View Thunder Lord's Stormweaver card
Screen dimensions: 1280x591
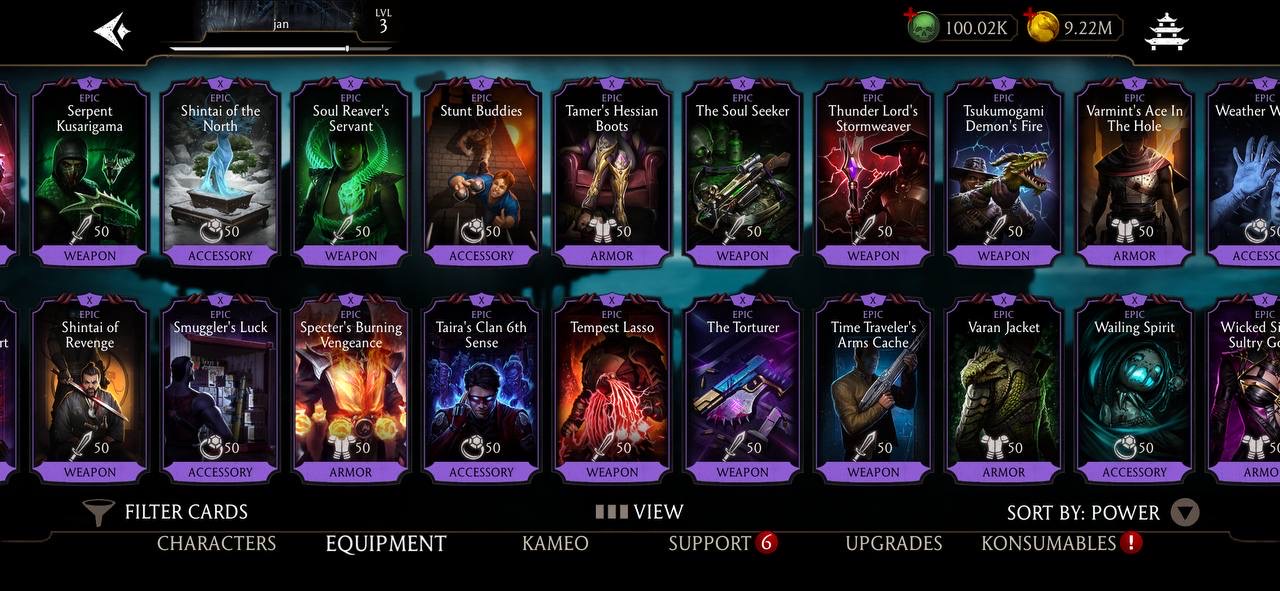[x=873, y=175]
